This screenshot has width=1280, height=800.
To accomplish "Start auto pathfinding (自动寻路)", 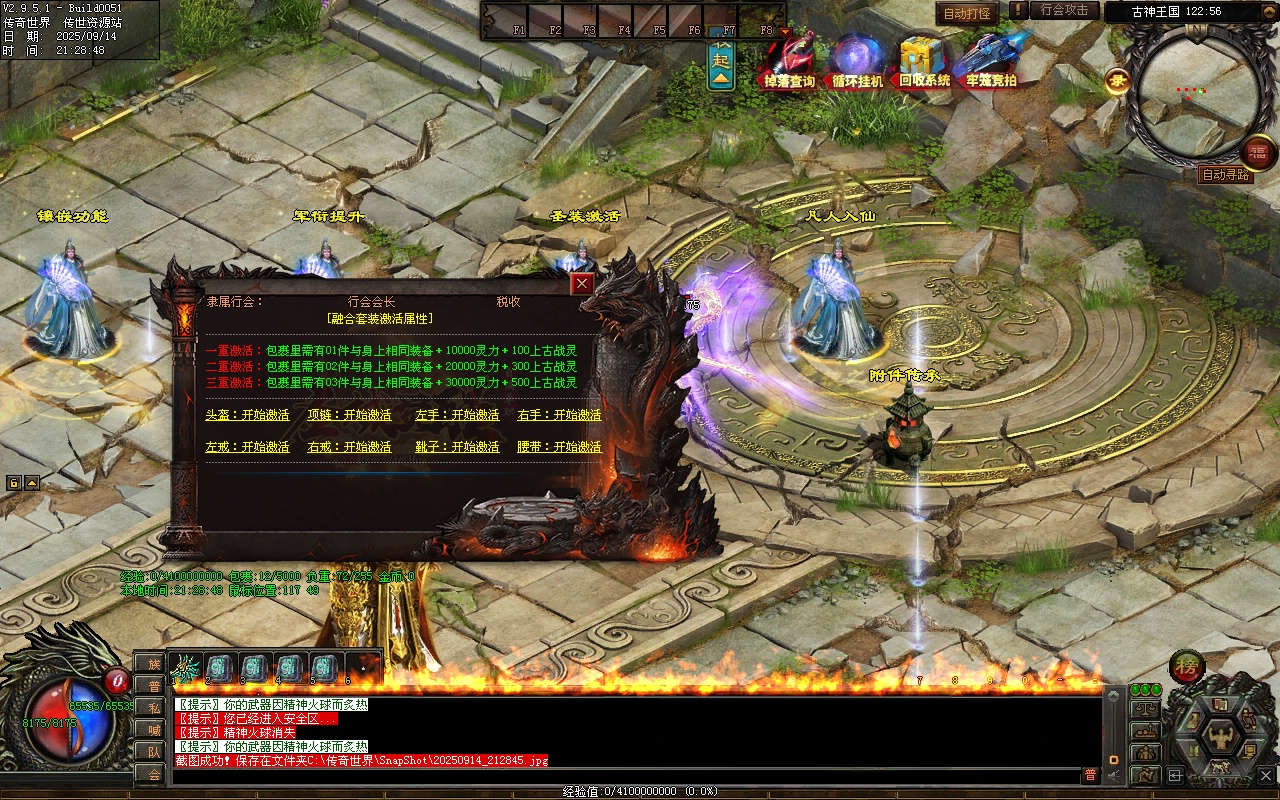I will pyautogui.click(x=1225, y=175).
